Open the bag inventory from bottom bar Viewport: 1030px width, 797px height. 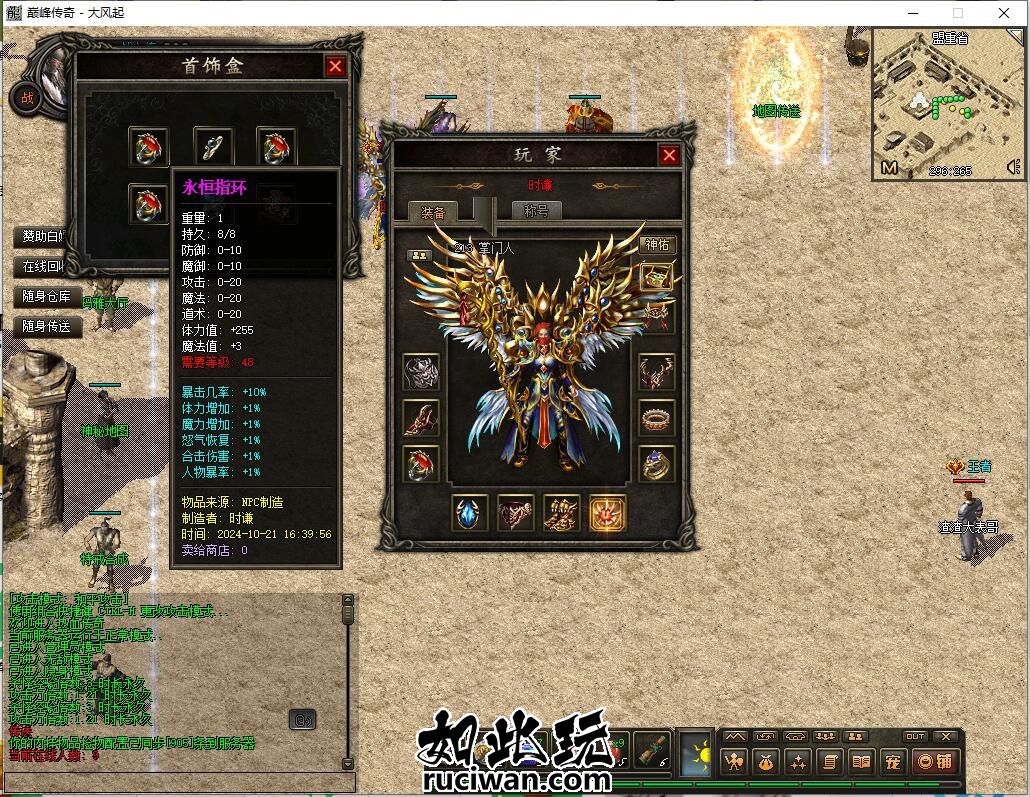(x=766, y=762)
